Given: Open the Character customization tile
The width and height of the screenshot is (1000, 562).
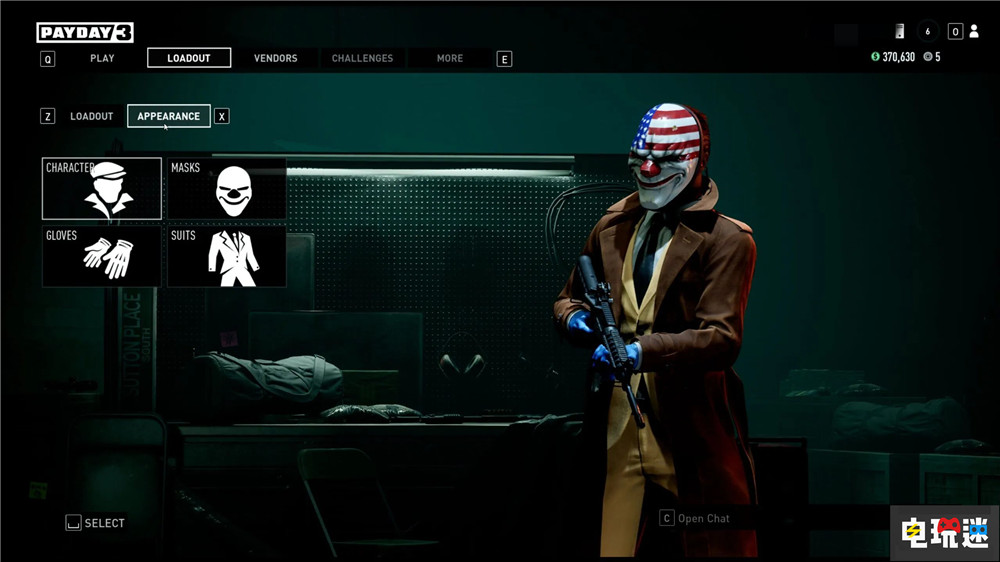Looking at the screenshot, I should (x=102, y=188).
